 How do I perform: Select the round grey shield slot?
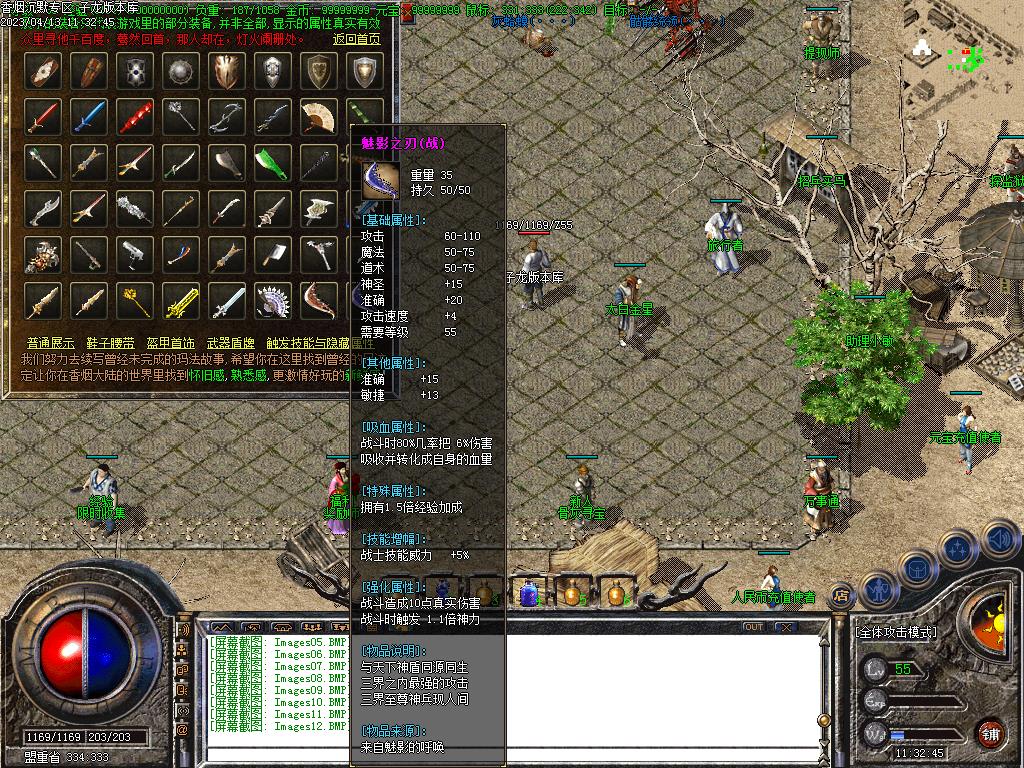pos(180,70)
